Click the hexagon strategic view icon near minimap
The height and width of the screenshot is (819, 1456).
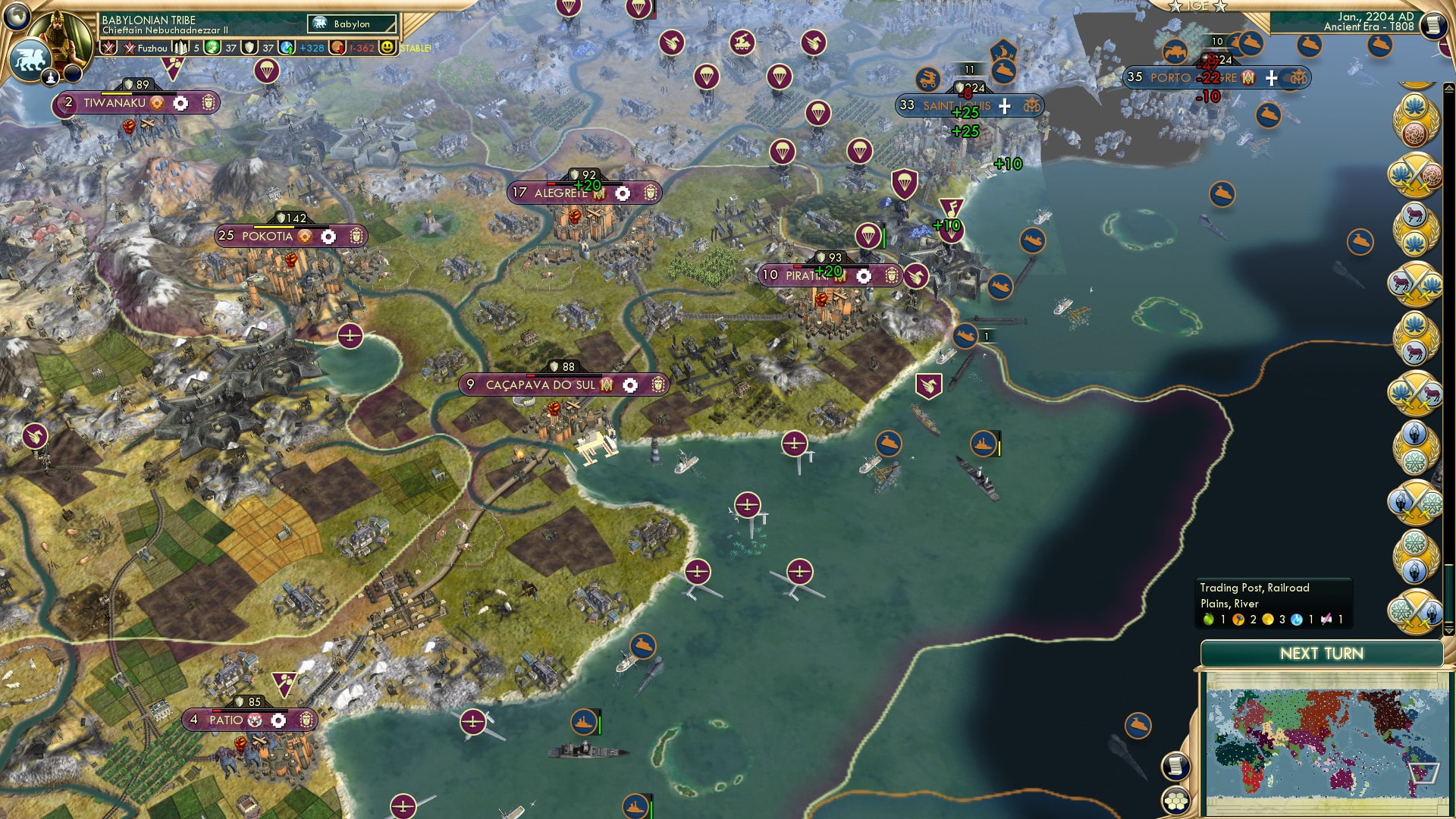tap(1175, 802)
